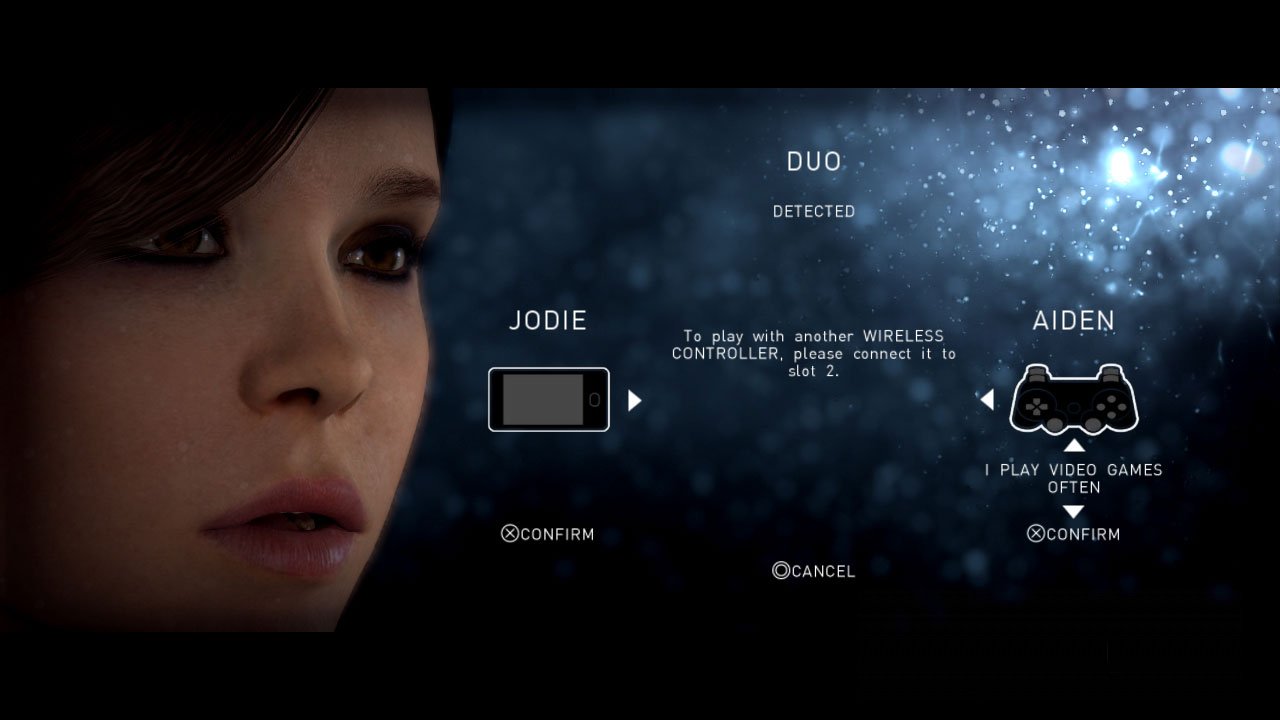Screen dimensions: 1280x720
Task: Click the down arrow below I PLAY VIDEO GAMES OFTEN
Action: [1073, 511]
